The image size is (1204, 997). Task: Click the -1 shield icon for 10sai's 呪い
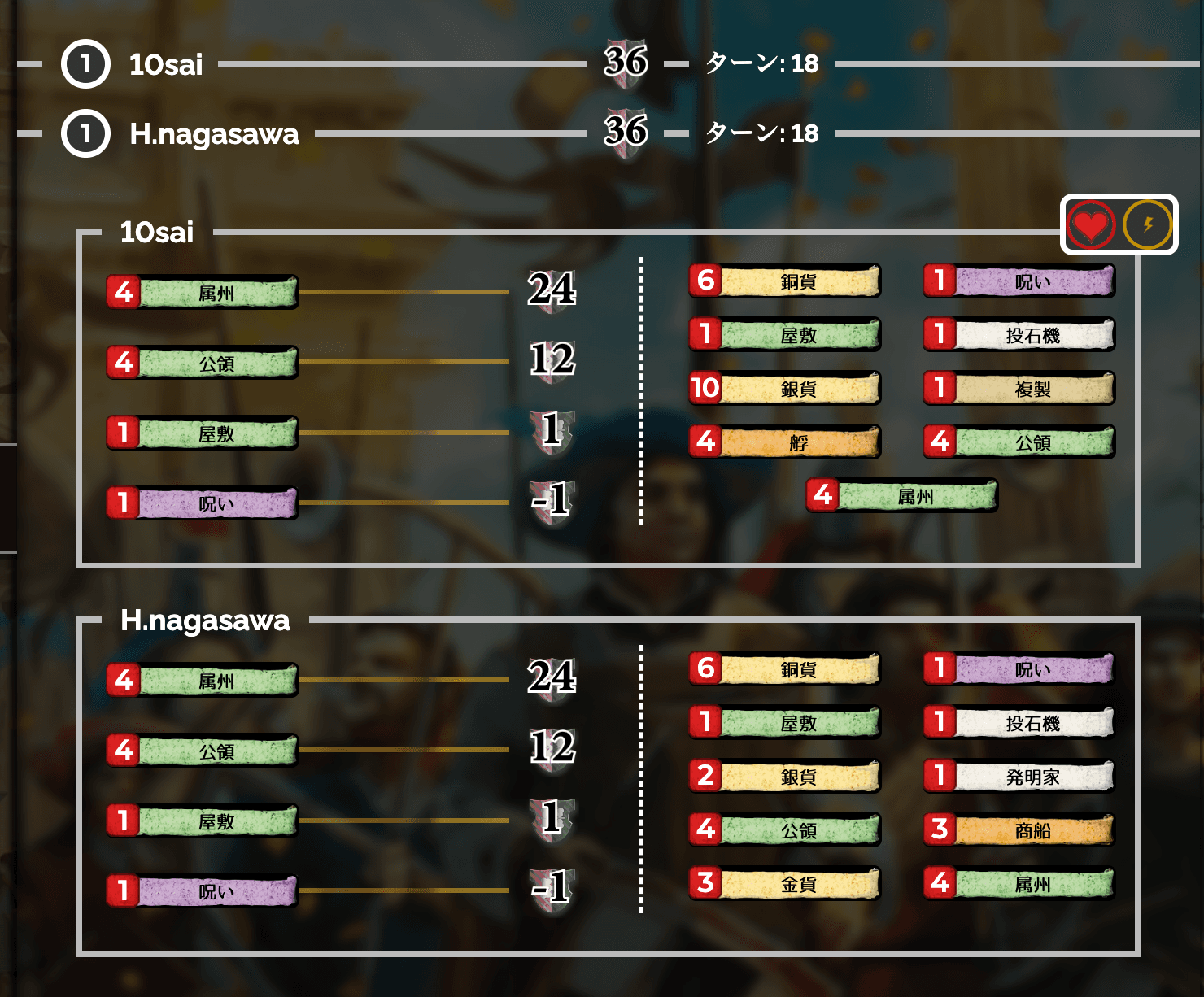tap(554, 499)
